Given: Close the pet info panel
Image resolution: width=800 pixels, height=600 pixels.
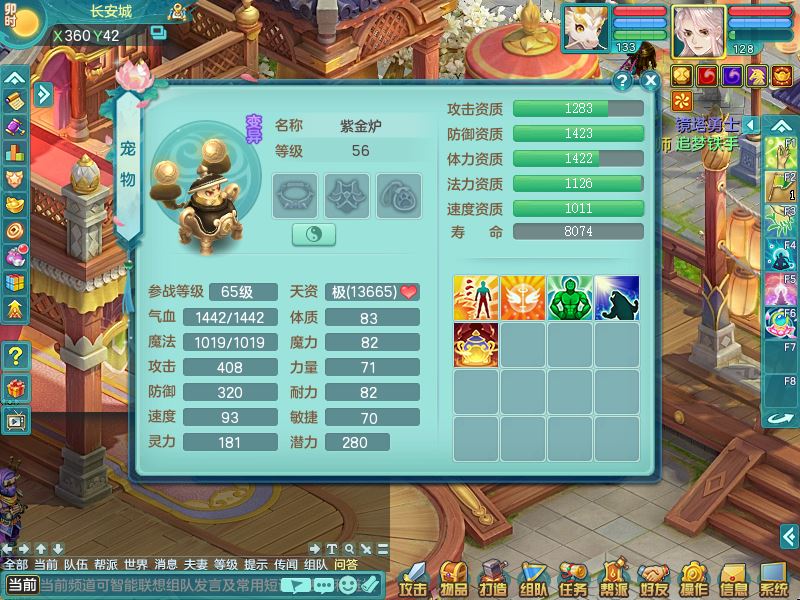Looking at the screenshot, I should [x=650, y=81].
